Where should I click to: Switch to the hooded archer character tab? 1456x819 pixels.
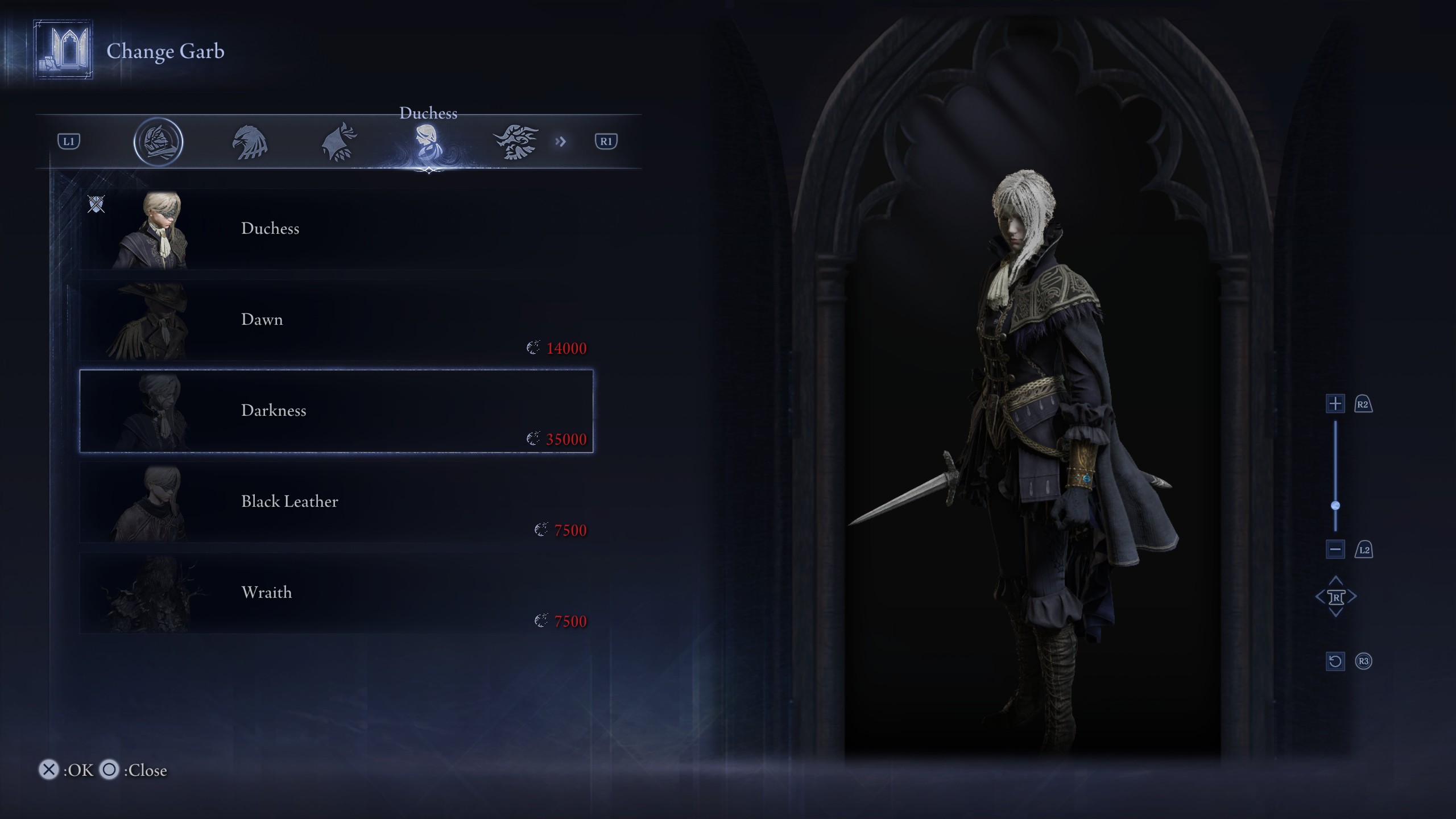pos(340,142)
